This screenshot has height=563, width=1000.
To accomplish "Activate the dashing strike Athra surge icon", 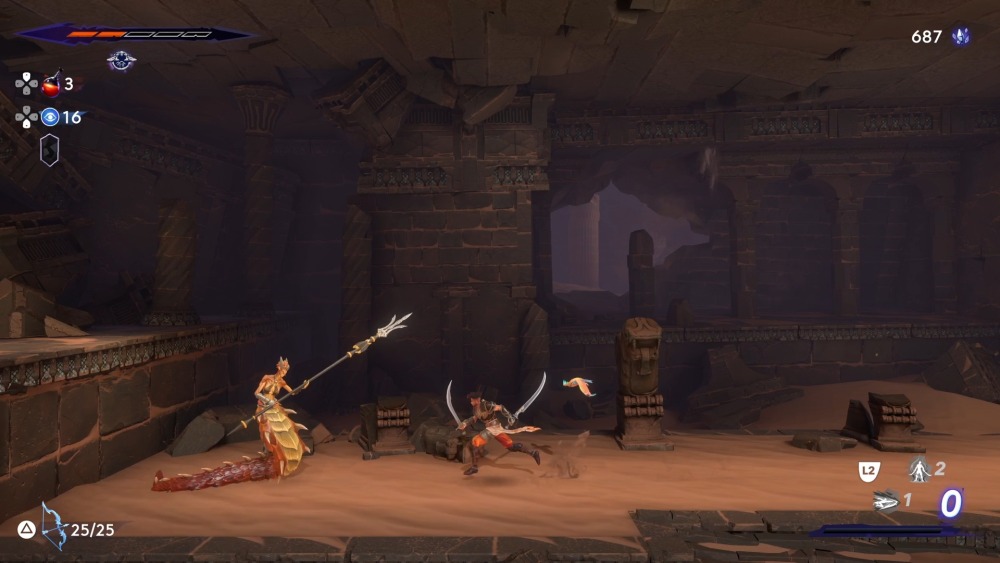I will [885, 500].
